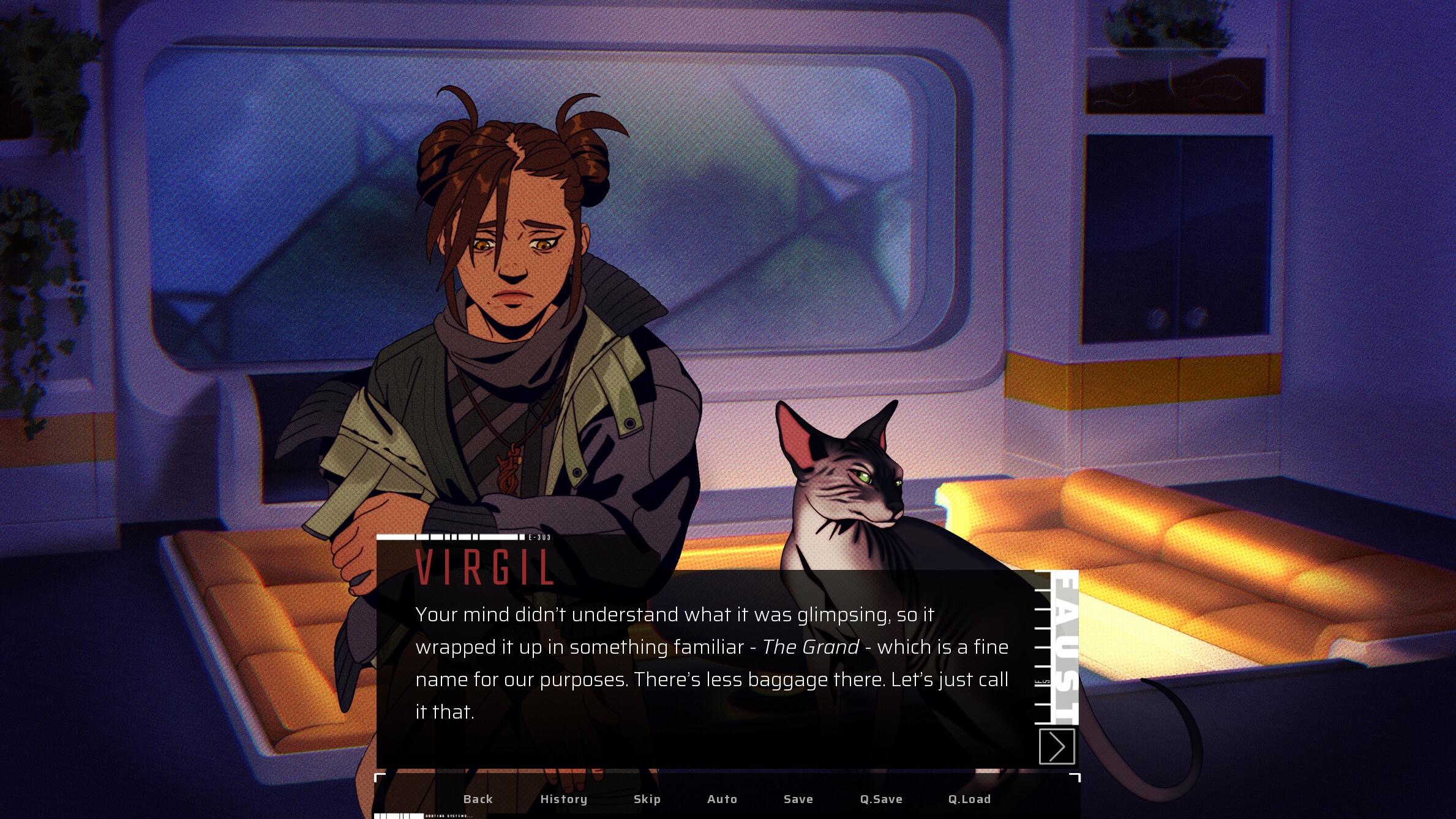Load the quick save via Q.Load
Viewport: 1456px width, 819px height.
(970, 799)
